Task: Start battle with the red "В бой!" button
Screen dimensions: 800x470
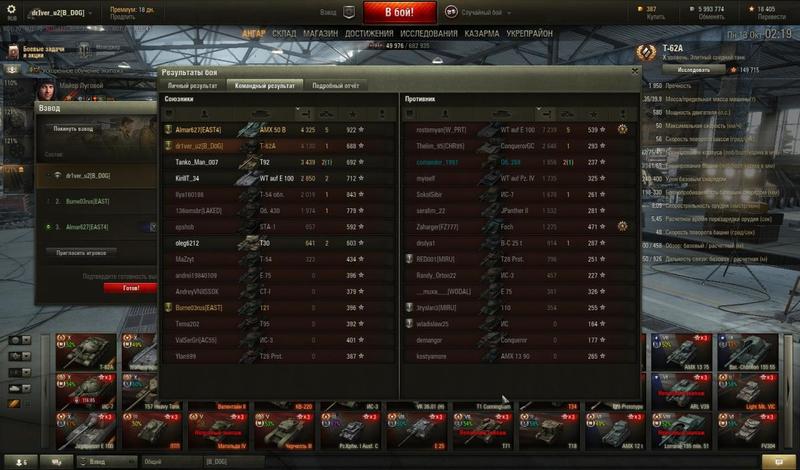Action: (x=400, y=12)
